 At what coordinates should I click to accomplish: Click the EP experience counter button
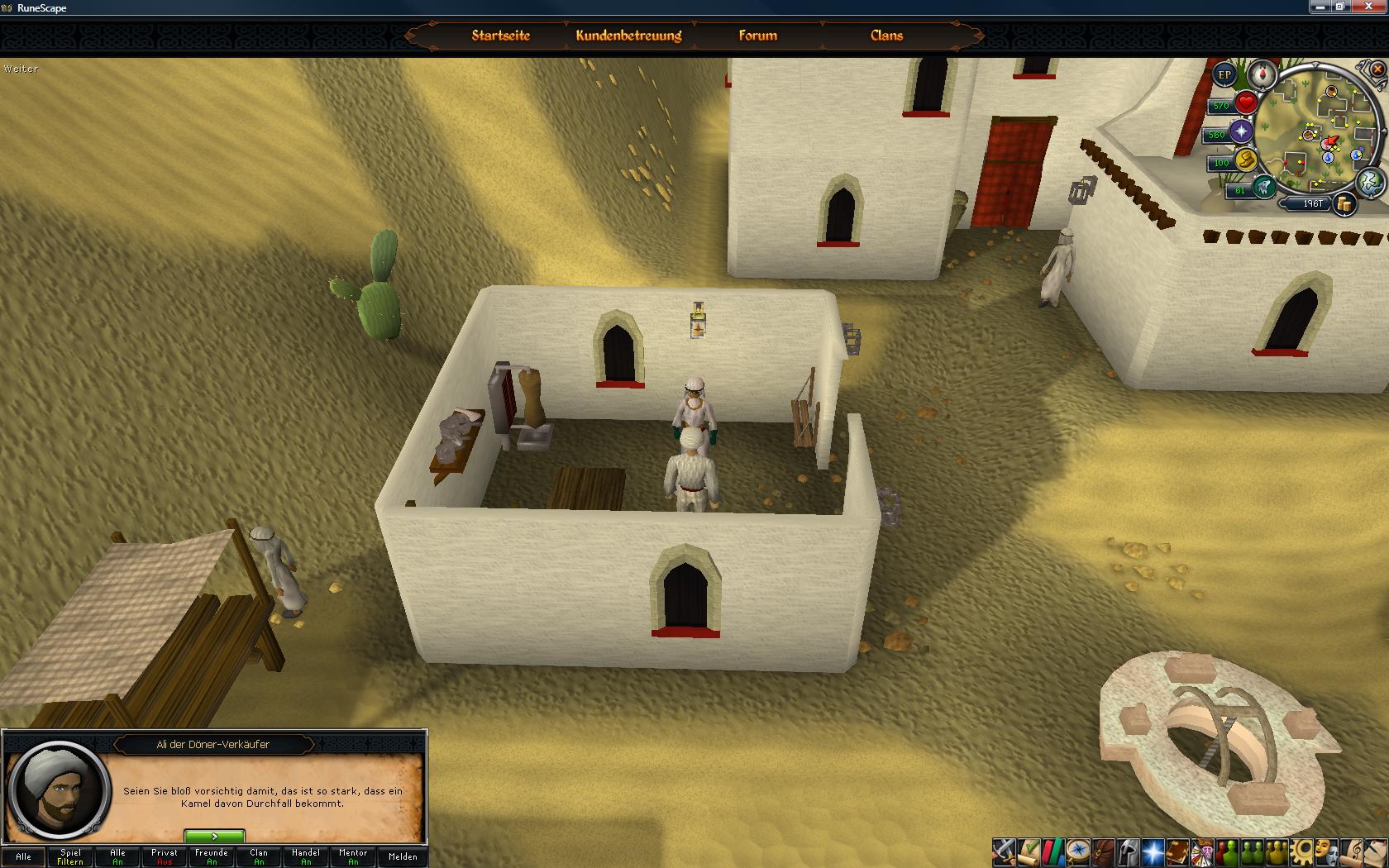coord(1224,75)
